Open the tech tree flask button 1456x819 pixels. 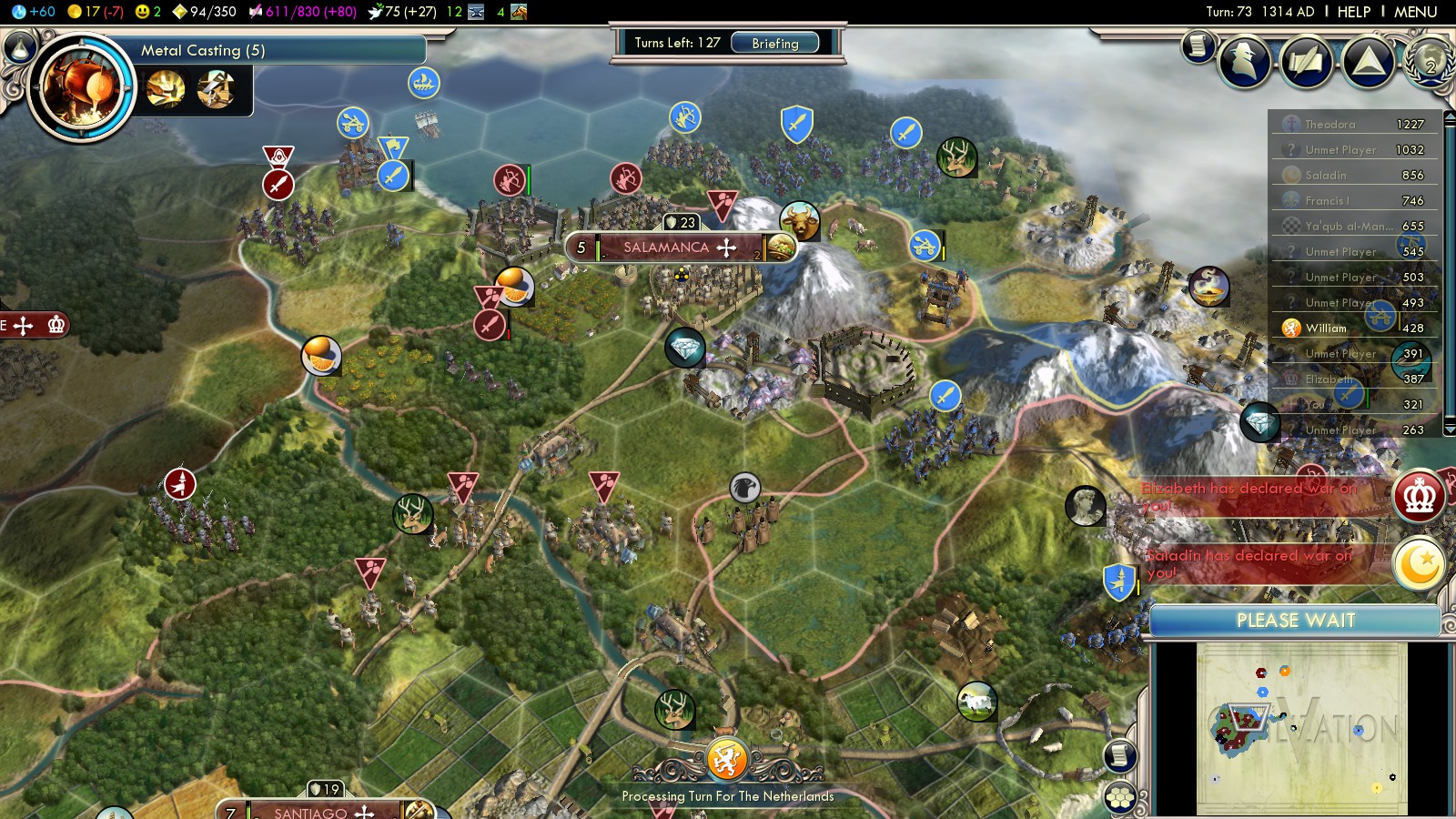(x=19, y=46)
